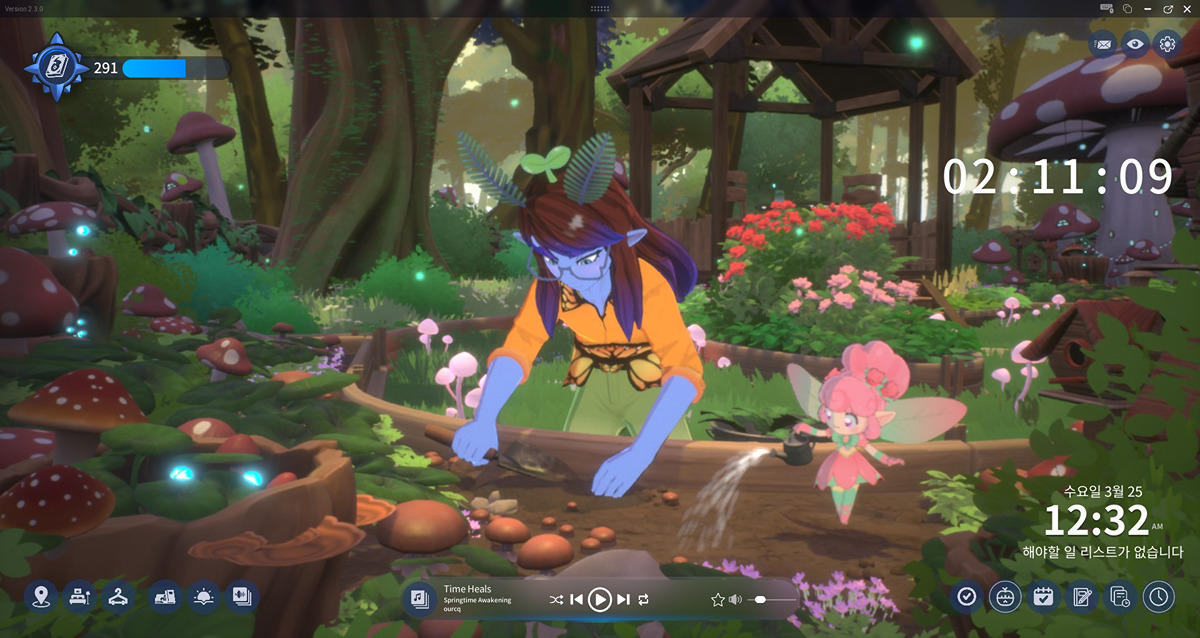Open the location pin menu
1200x638 pixels.
click(41, 597)
